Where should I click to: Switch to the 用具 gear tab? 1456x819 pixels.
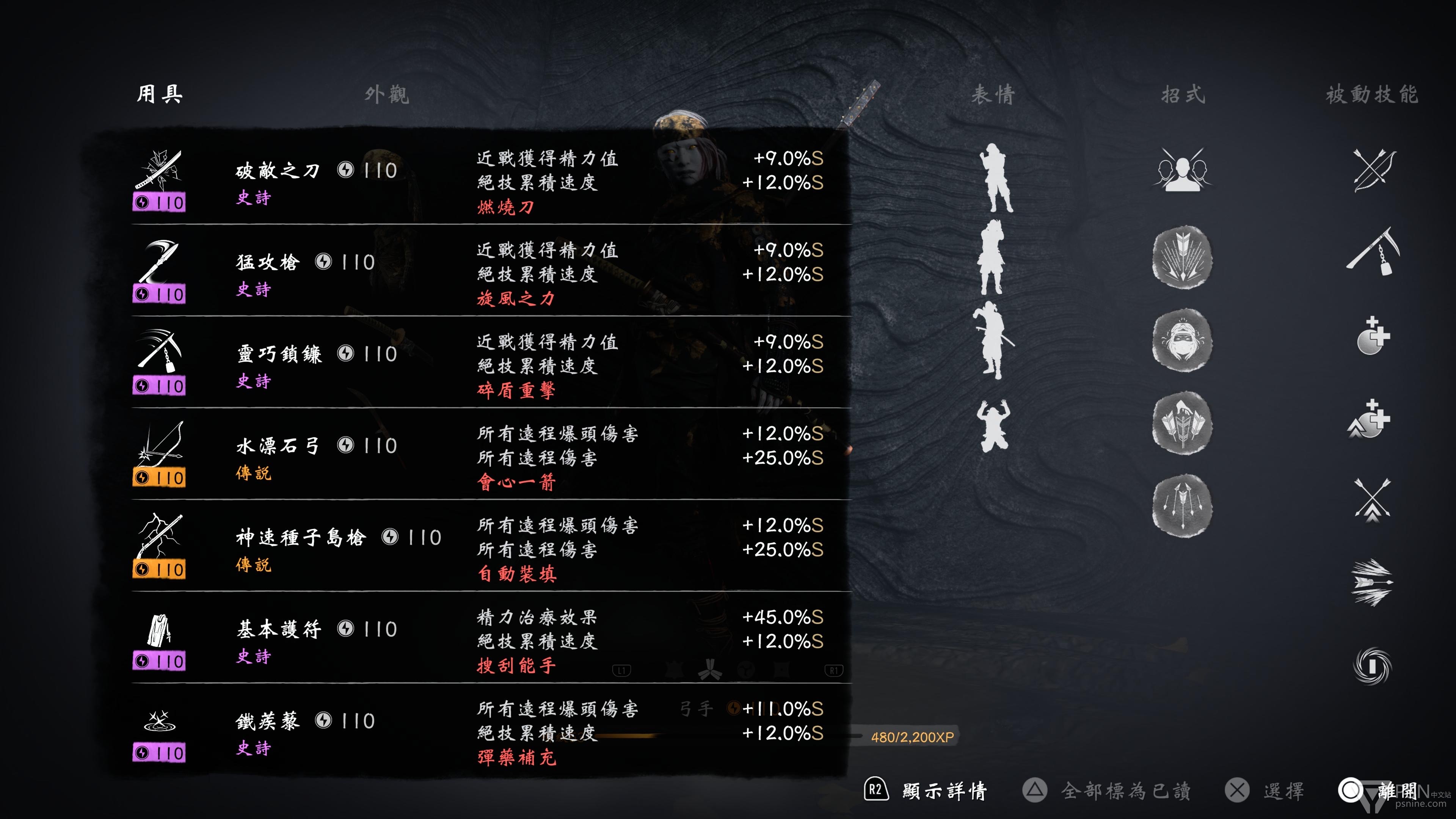click(x=159, y=94)
